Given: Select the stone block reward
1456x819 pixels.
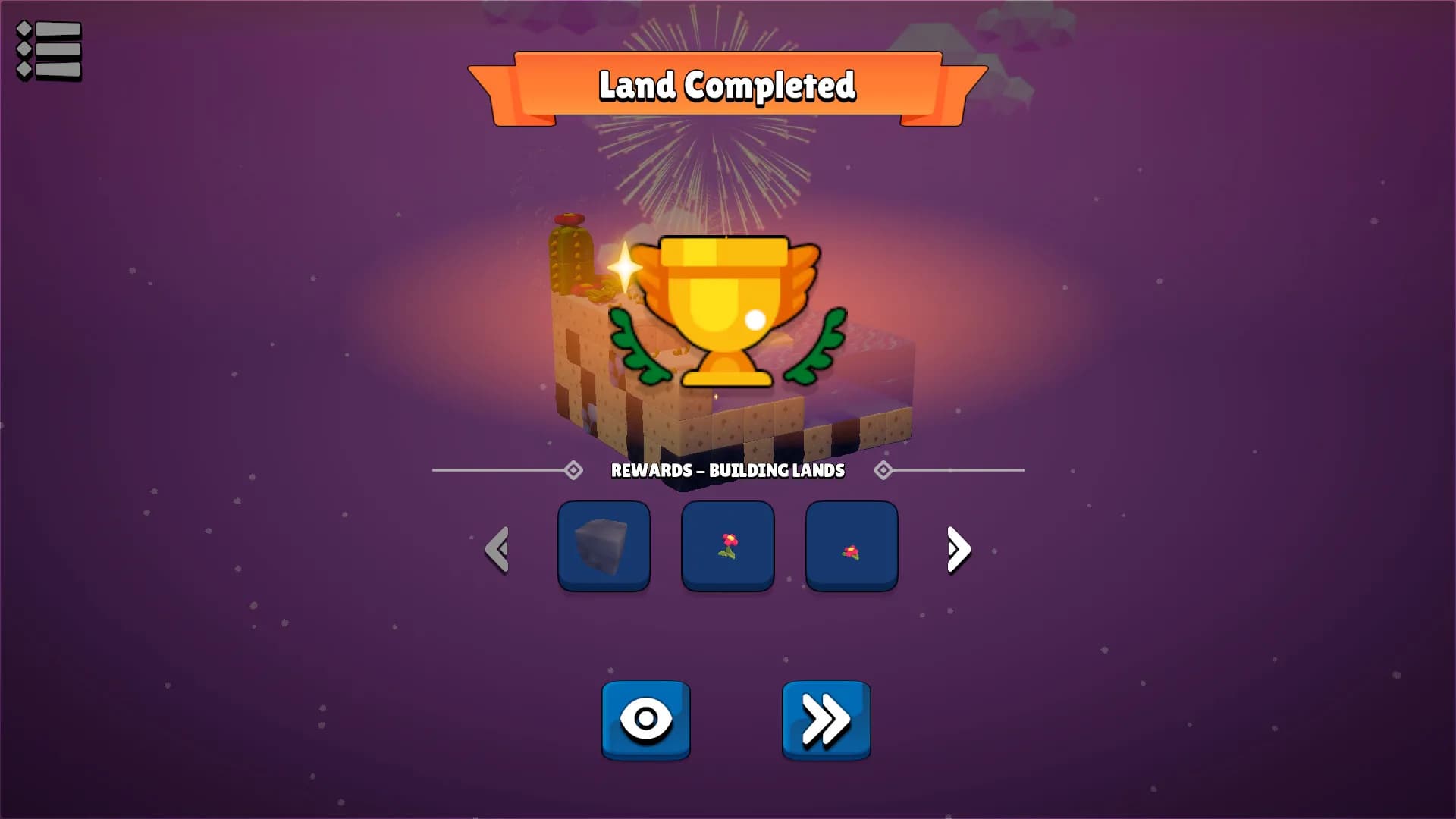Looking at the screenshot, I should [604, 546].
